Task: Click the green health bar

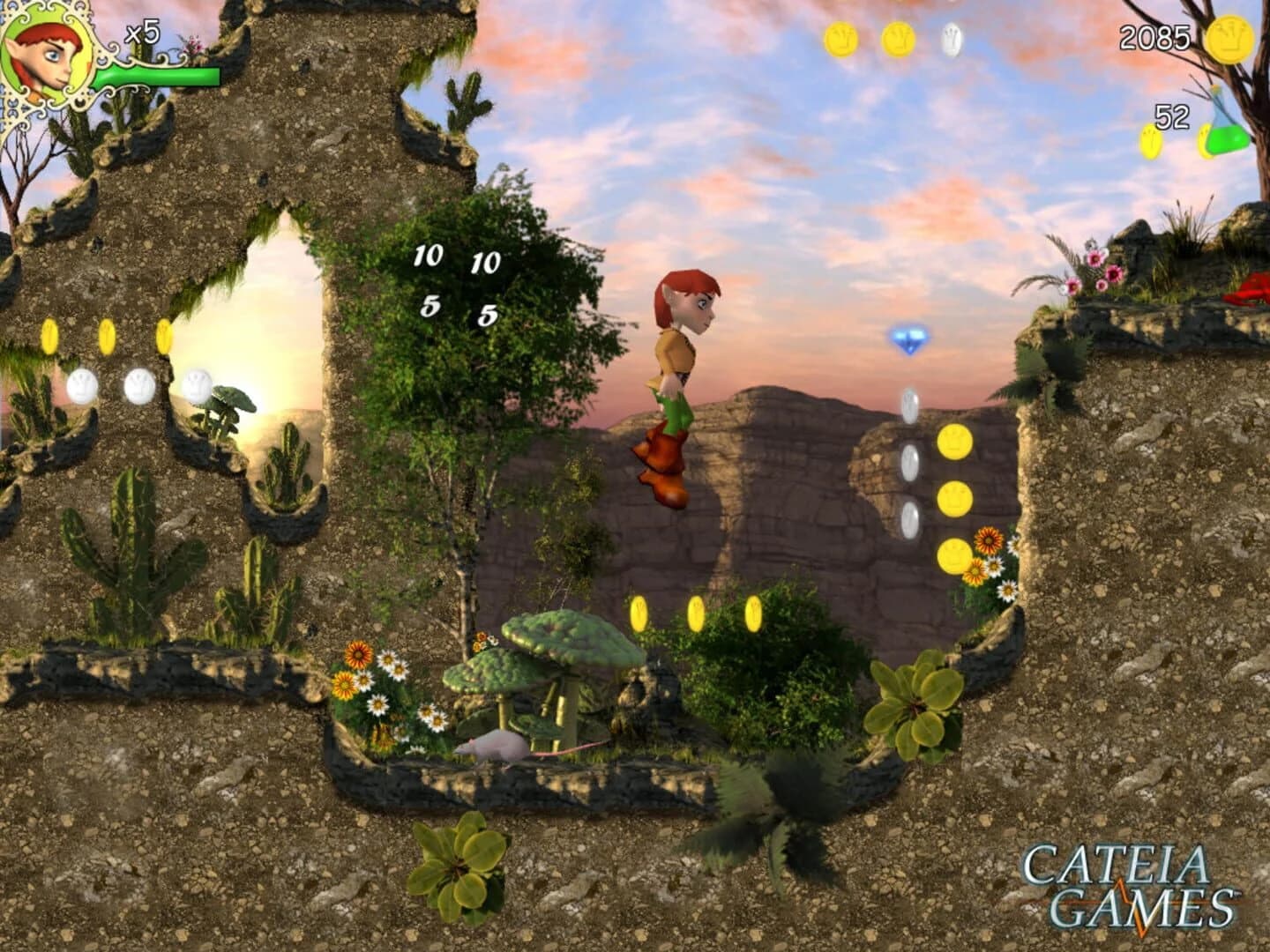Action: coord(159,77)
